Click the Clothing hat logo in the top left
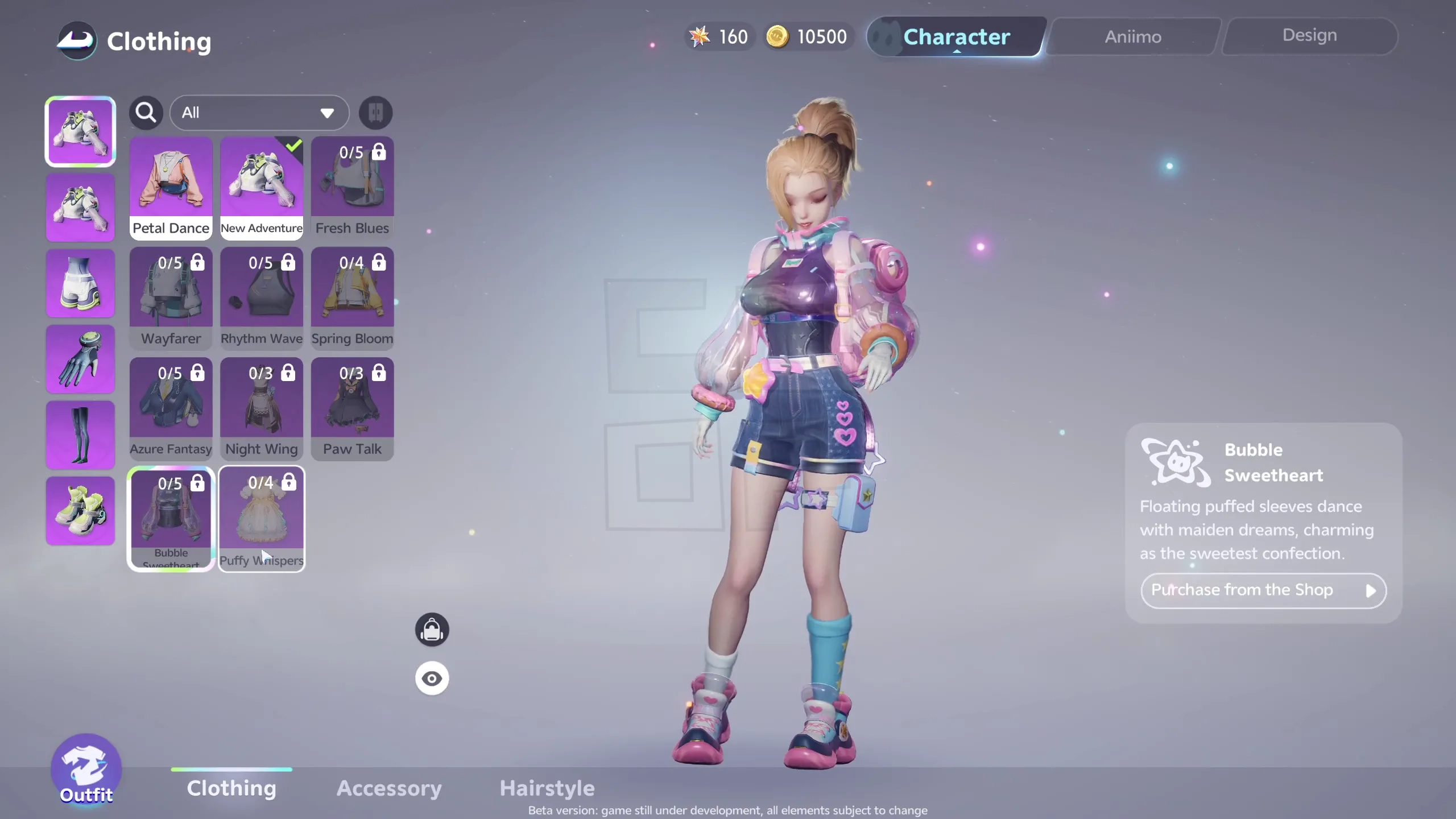 (x=77, y=40)
